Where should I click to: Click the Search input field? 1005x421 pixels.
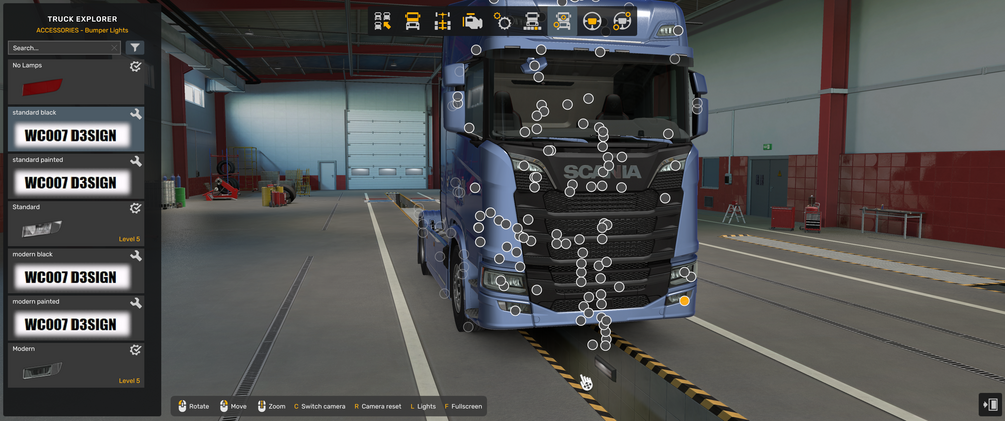[x=62, y=48]
